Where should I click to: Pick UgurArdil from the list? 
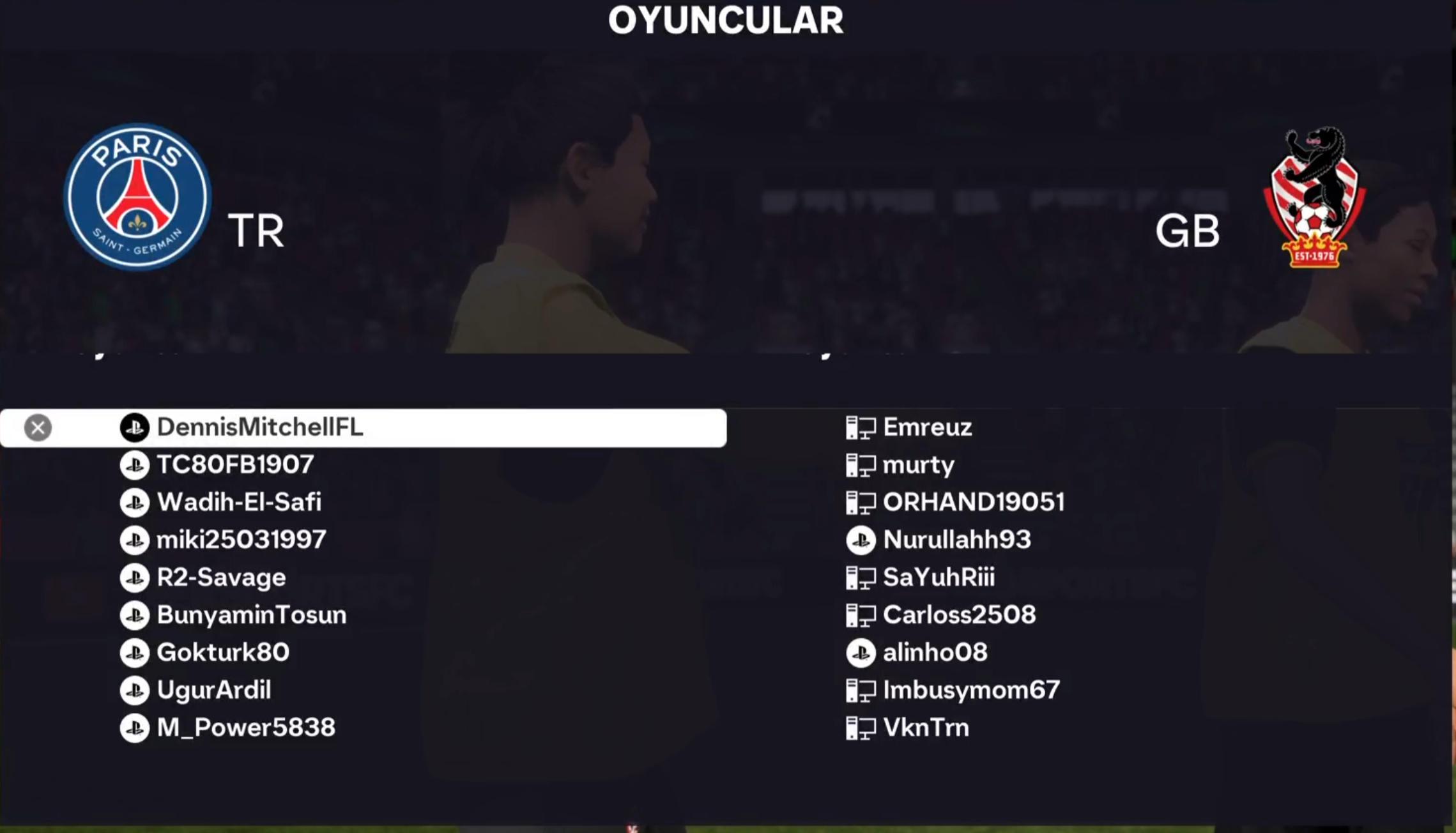tap(213, 691)
